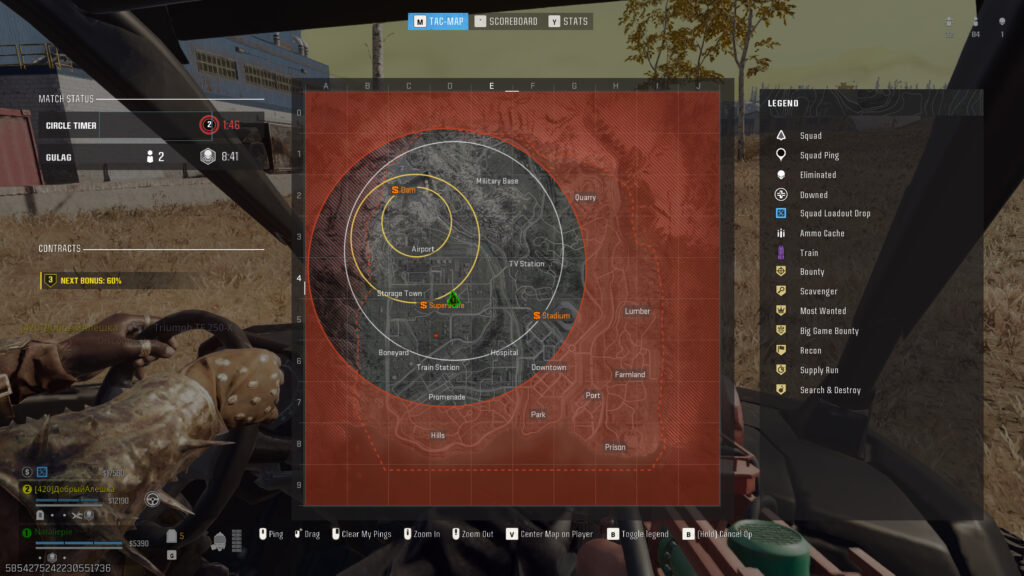Switch to the Scoreboard tab
1024x576 pixels.
pos(506,21)
